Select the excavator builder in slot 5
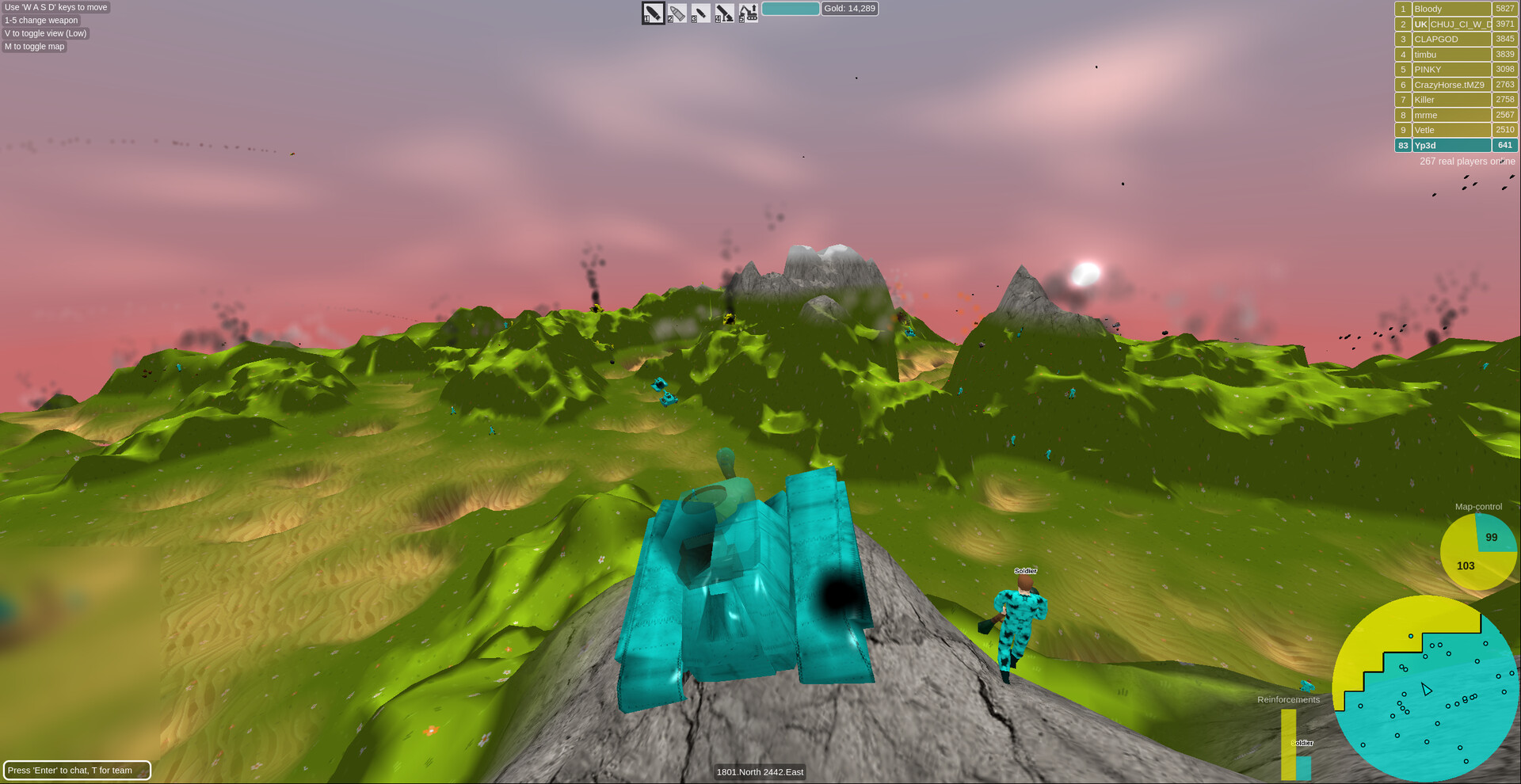This screenshot has width=1521, height=784. (x=747, y=13)
